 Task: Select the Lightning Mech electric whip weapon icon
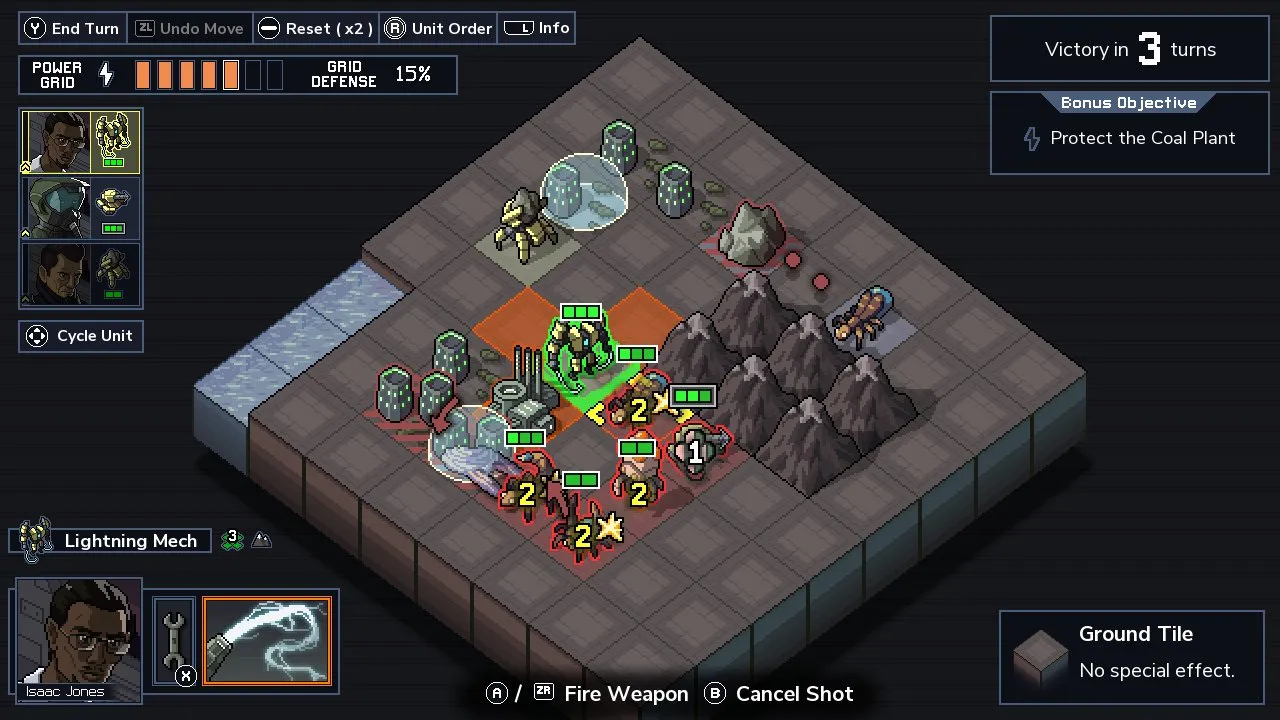(x=266, y=641)
